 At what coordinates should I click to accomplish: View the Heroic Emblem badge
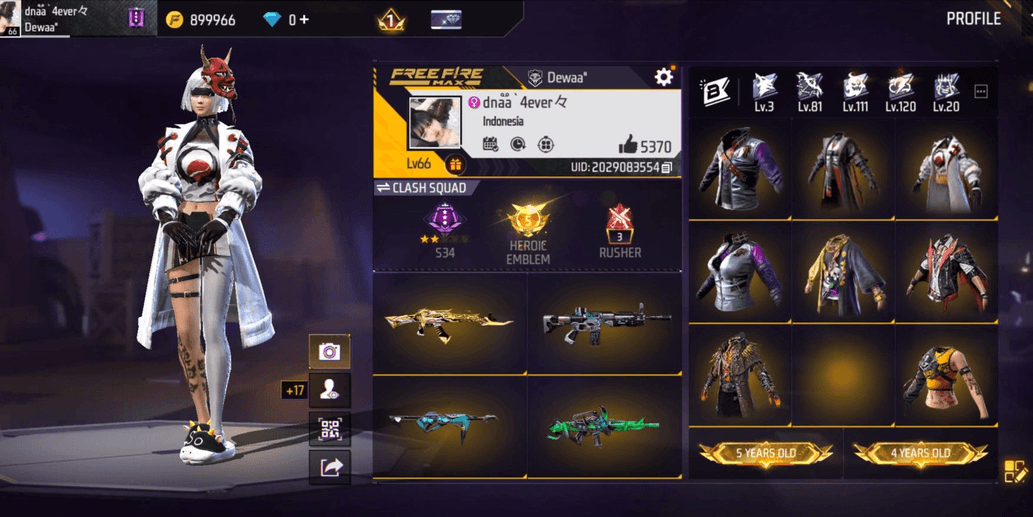click(527, 232)
